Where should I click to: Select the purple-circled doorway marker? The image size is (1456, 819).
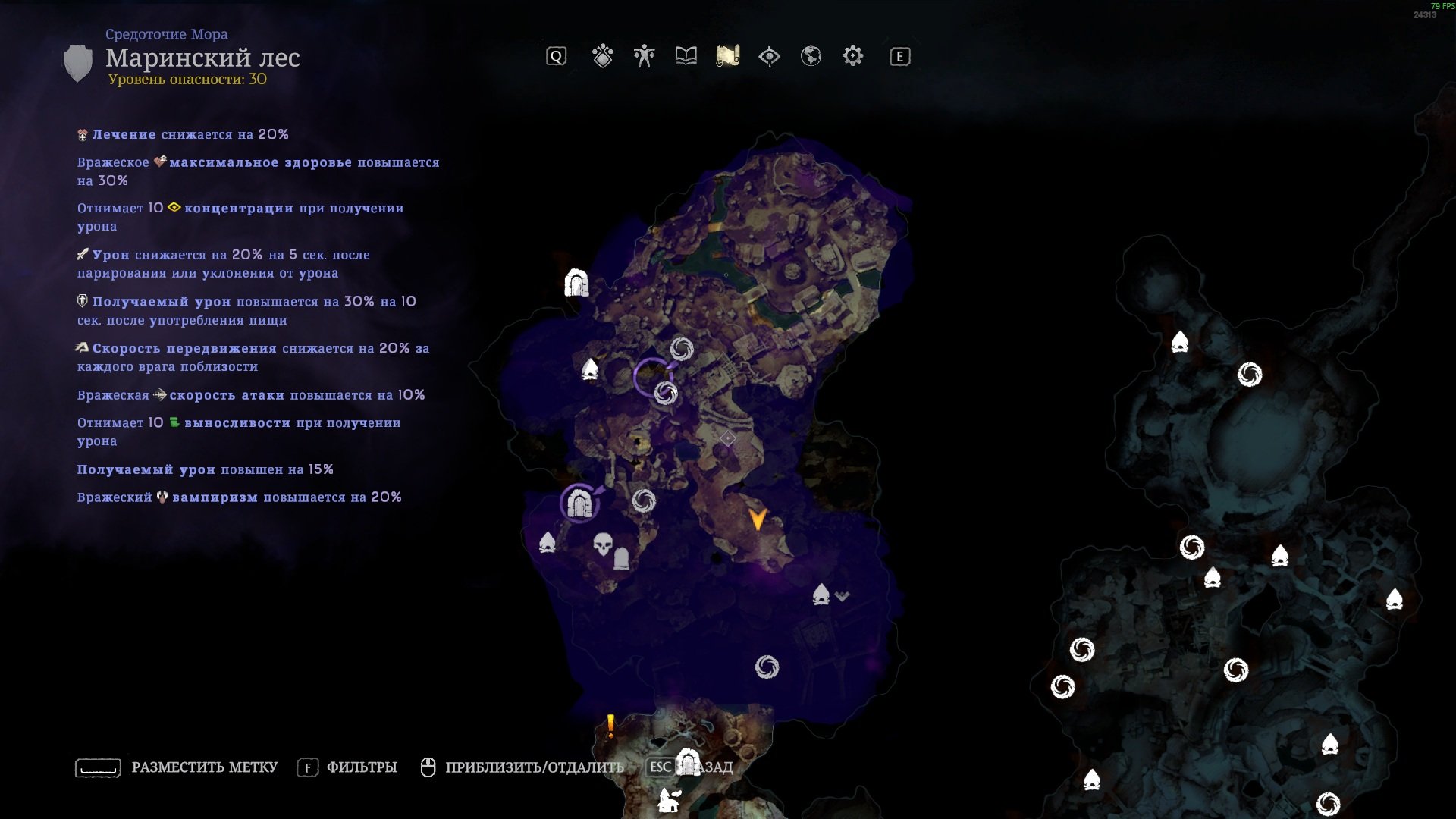click(x=580, y=504)
